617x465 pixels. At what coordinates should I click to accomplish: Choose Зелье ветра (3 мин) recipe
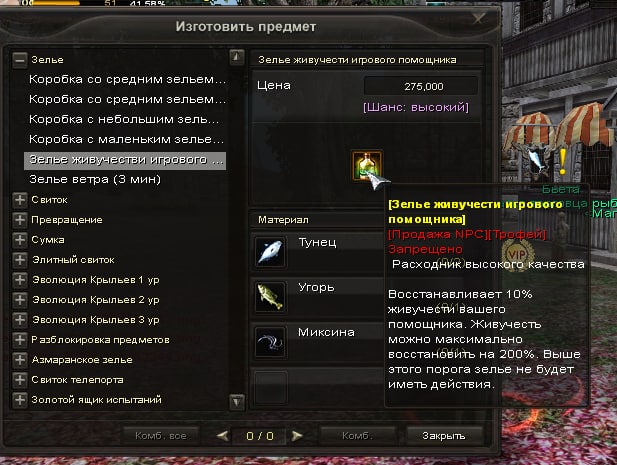coord(95,179)
